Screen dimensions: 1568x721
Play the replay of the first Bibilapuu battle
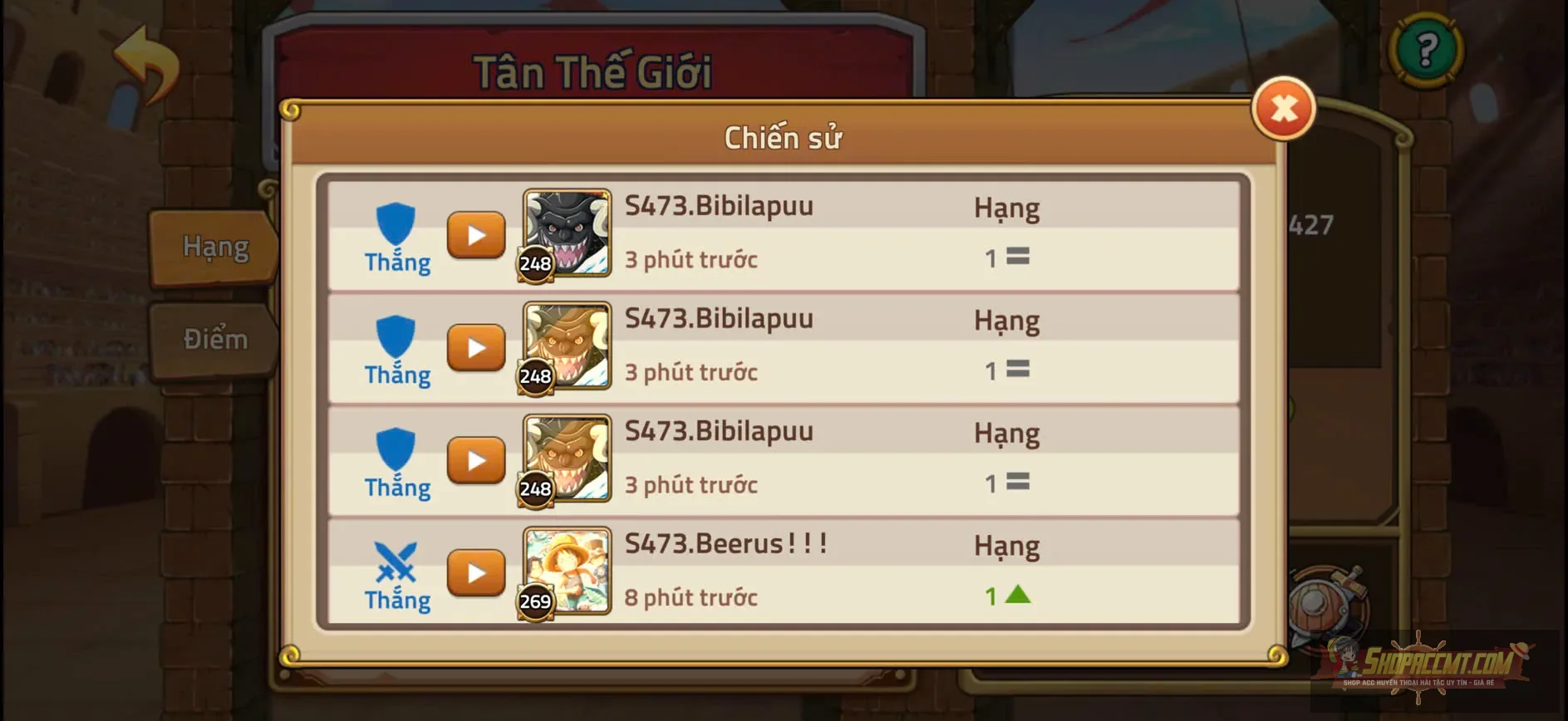tap(476, 235)
